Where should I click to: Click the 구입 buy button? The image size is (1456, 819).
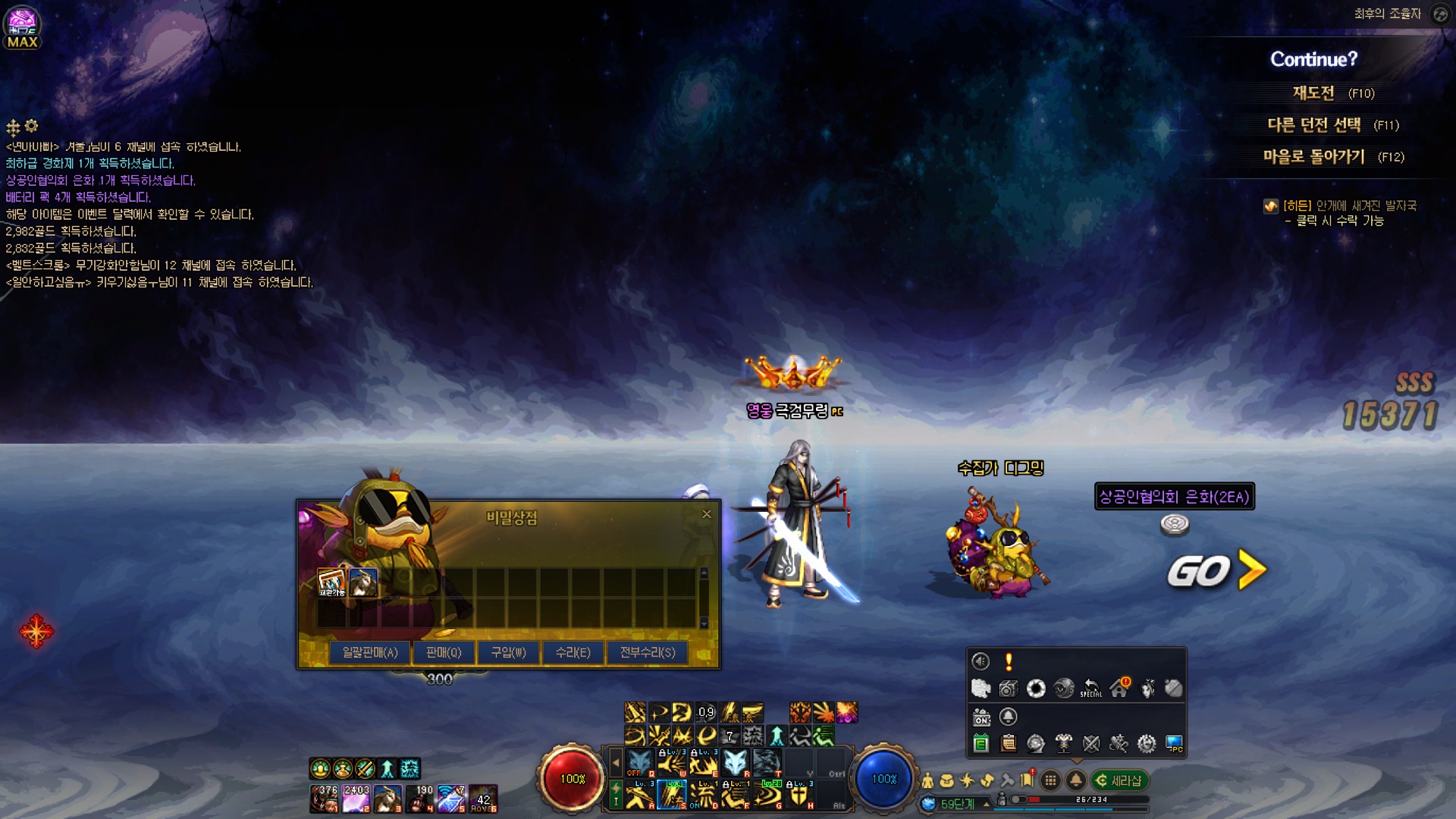pos(508,652)
